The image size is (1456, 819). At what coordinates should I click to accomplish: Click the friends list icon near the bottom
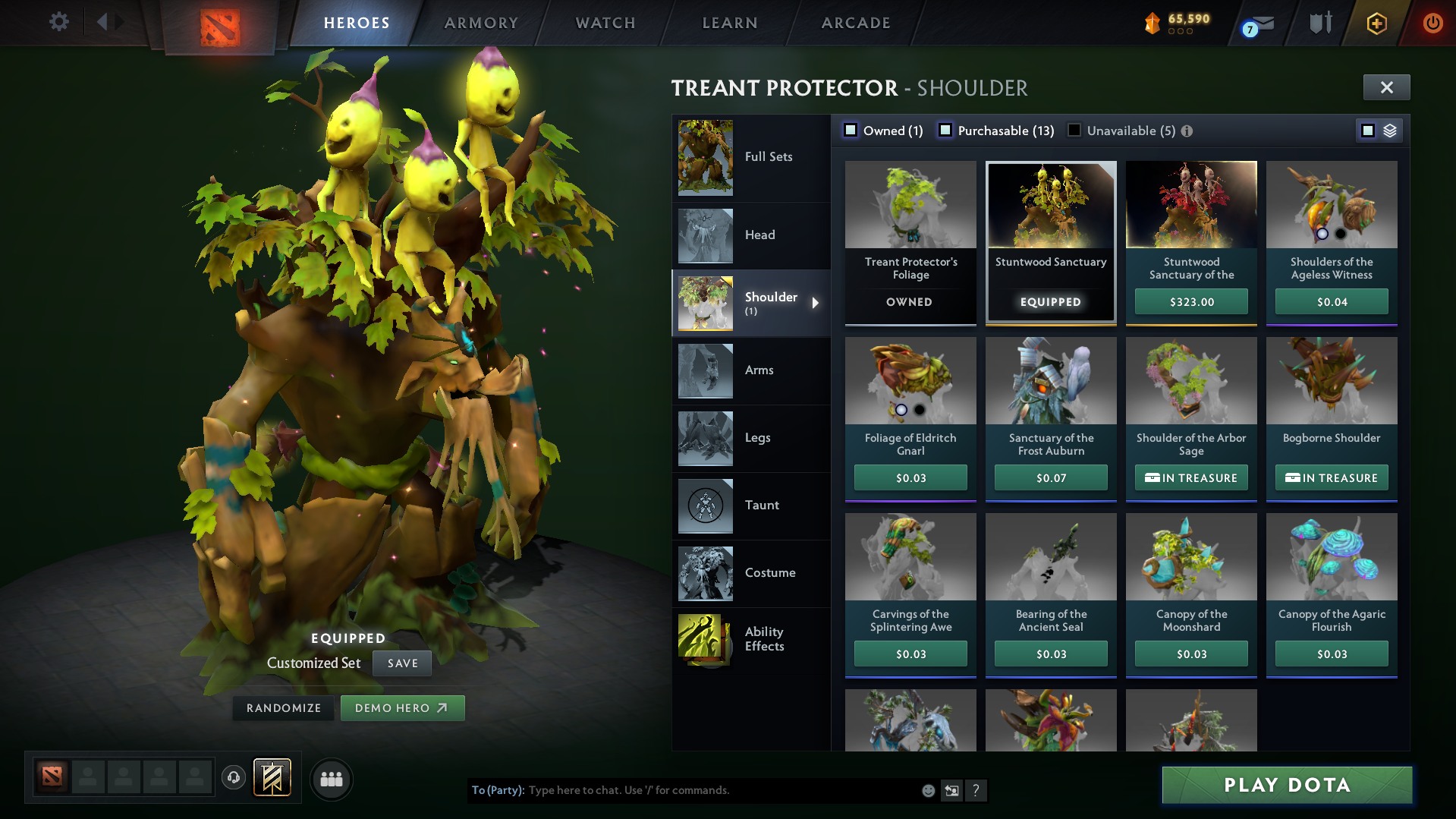(x=331, y=779)
